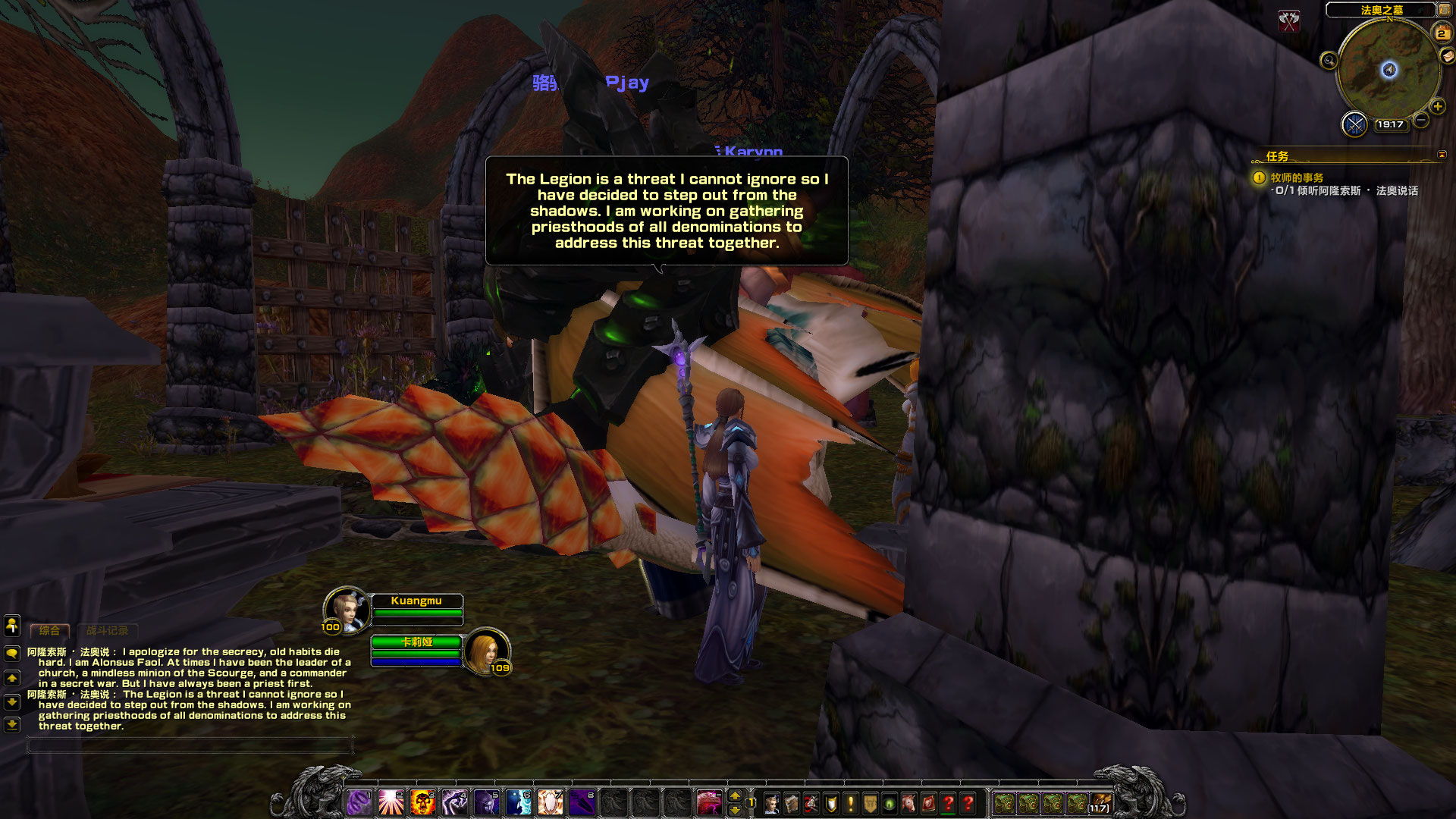Viewport: 1456px width, 819px height.
Task: Open the world map button beside zone name
Action: (x=1444, y=10)
